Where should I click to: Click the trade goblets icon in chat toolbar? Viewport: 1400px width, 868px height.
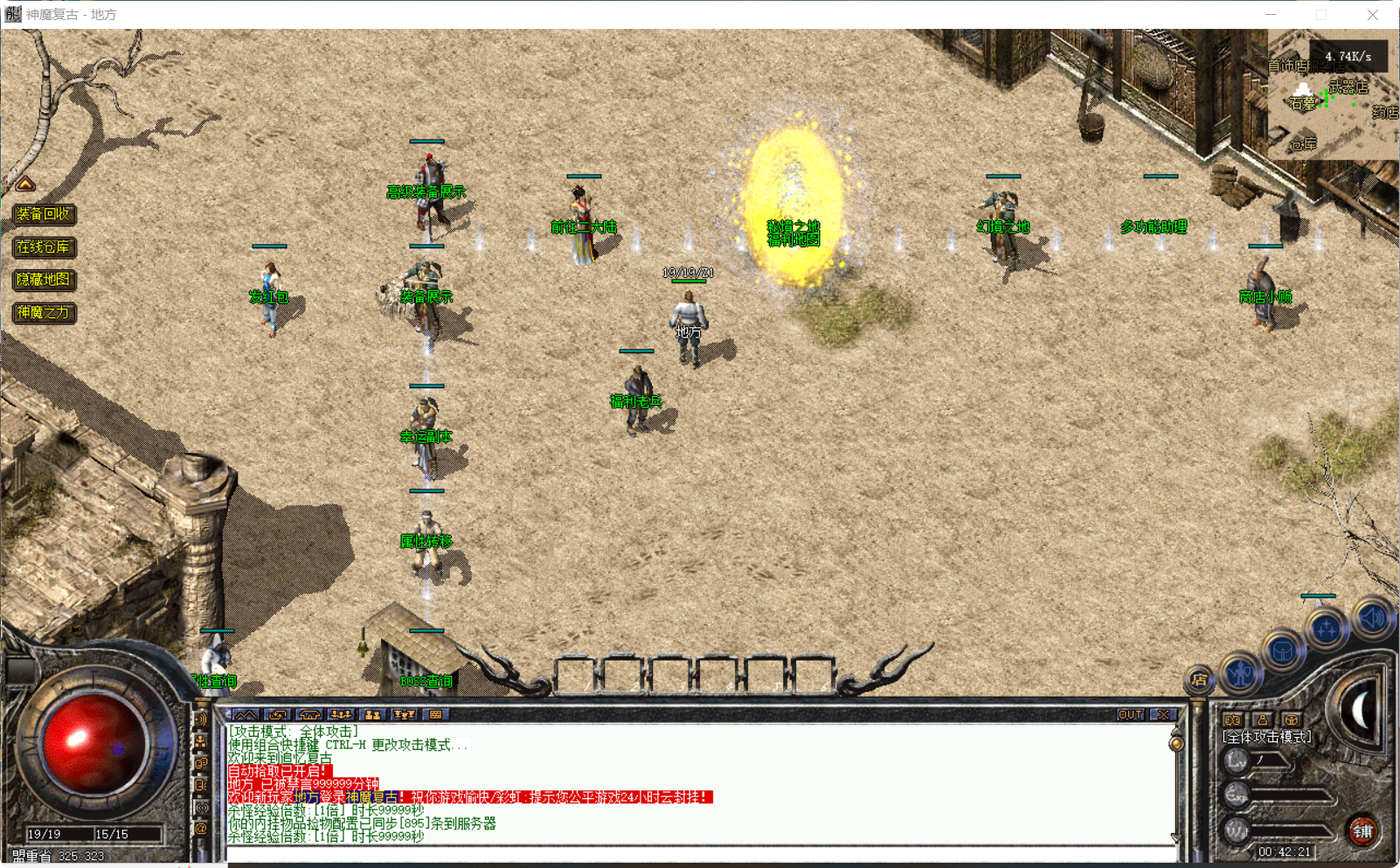click(x=404, y=715)
